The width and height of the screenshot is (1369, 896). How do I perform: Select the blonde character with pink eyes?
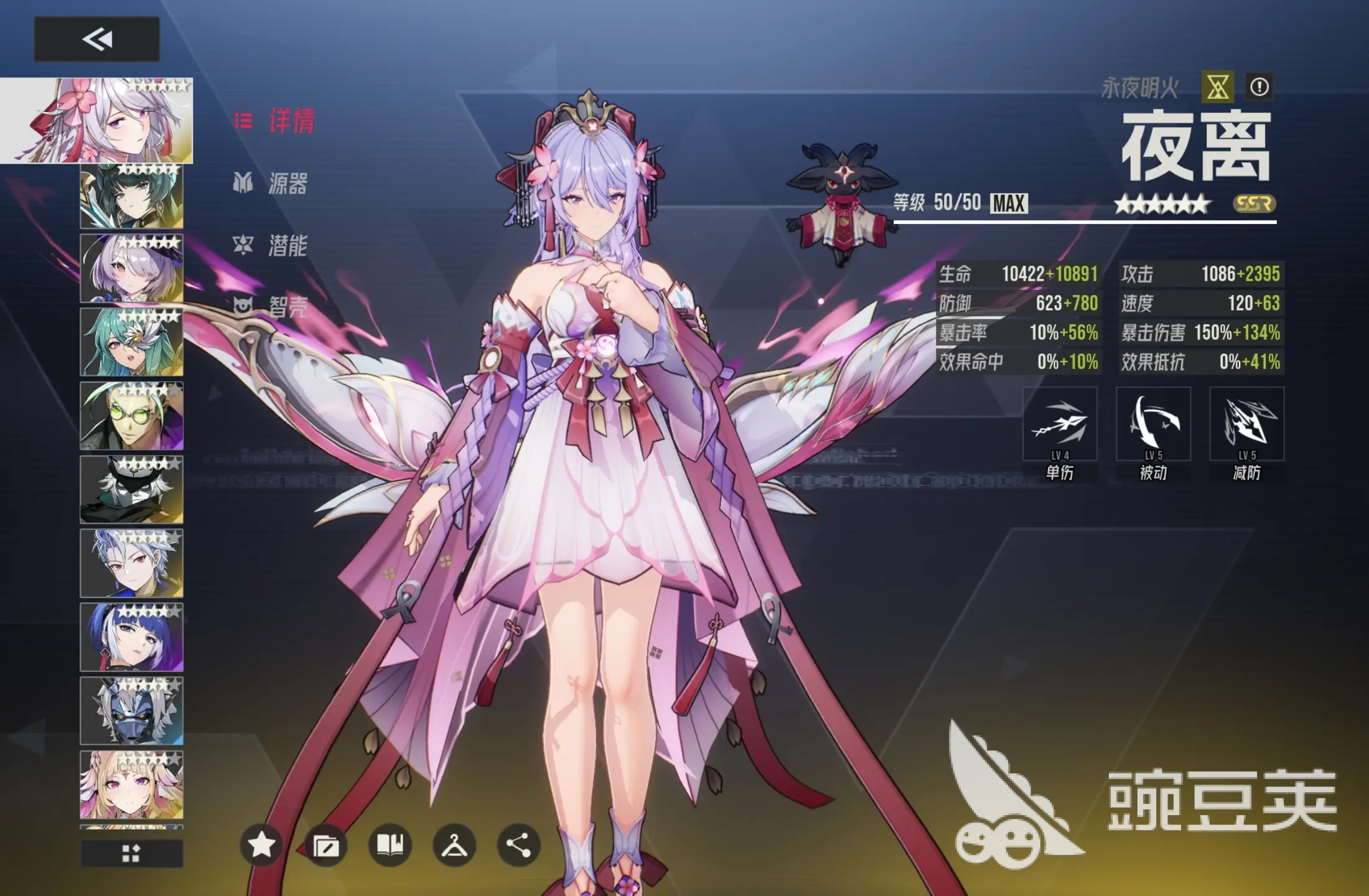point(131,784)
